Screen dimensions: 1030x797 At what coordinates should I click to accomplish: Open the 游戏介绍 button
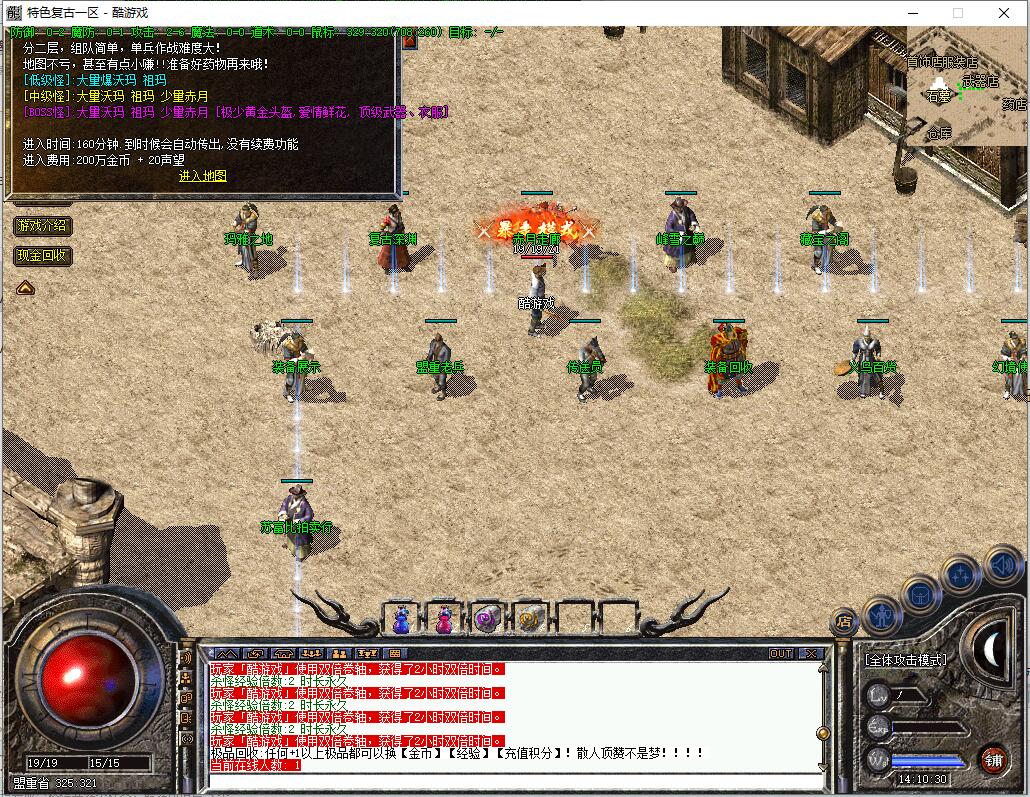pos(42,226)
